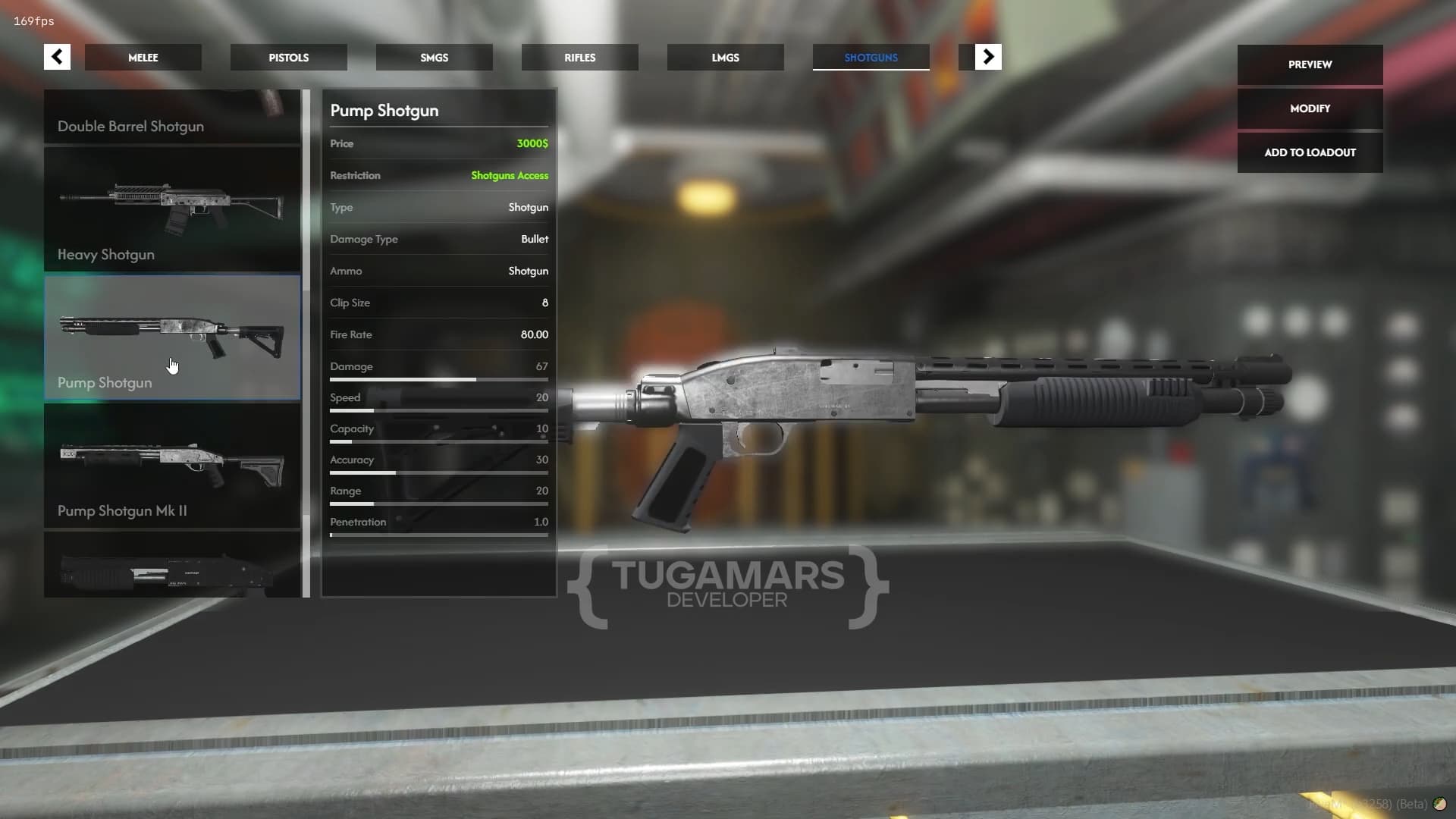Screen dimensions: 1456x819
Task: Select the Pump Shotgun list tile
Action: 172,337
